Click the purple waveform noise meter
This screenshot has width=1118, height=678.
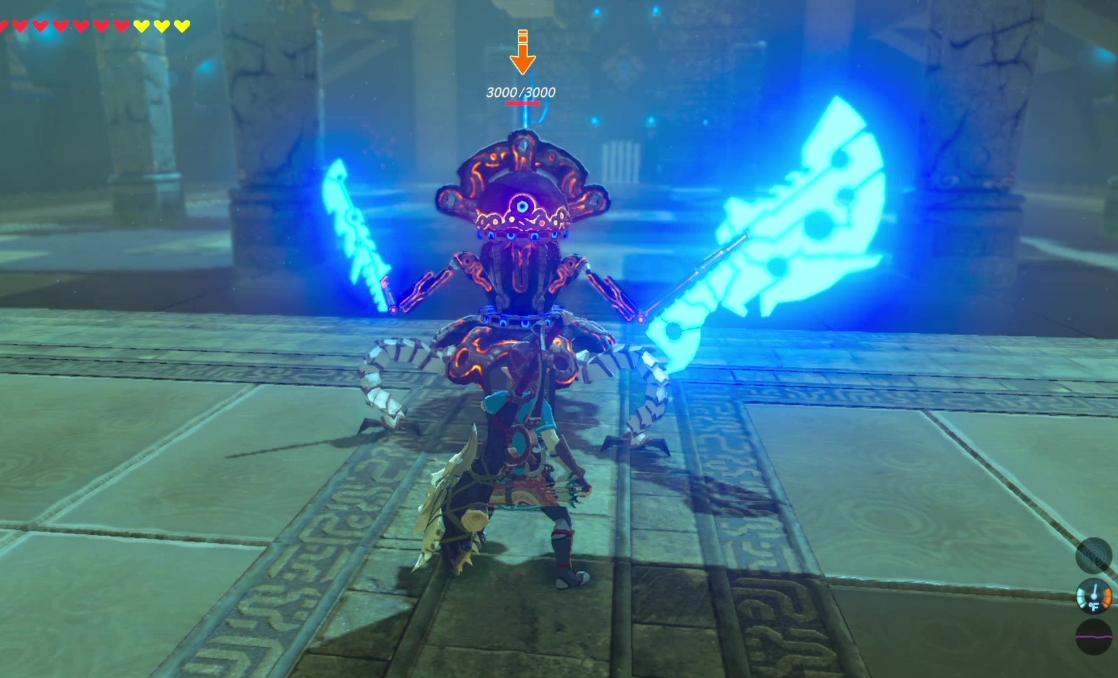(x=1094, y=636)
